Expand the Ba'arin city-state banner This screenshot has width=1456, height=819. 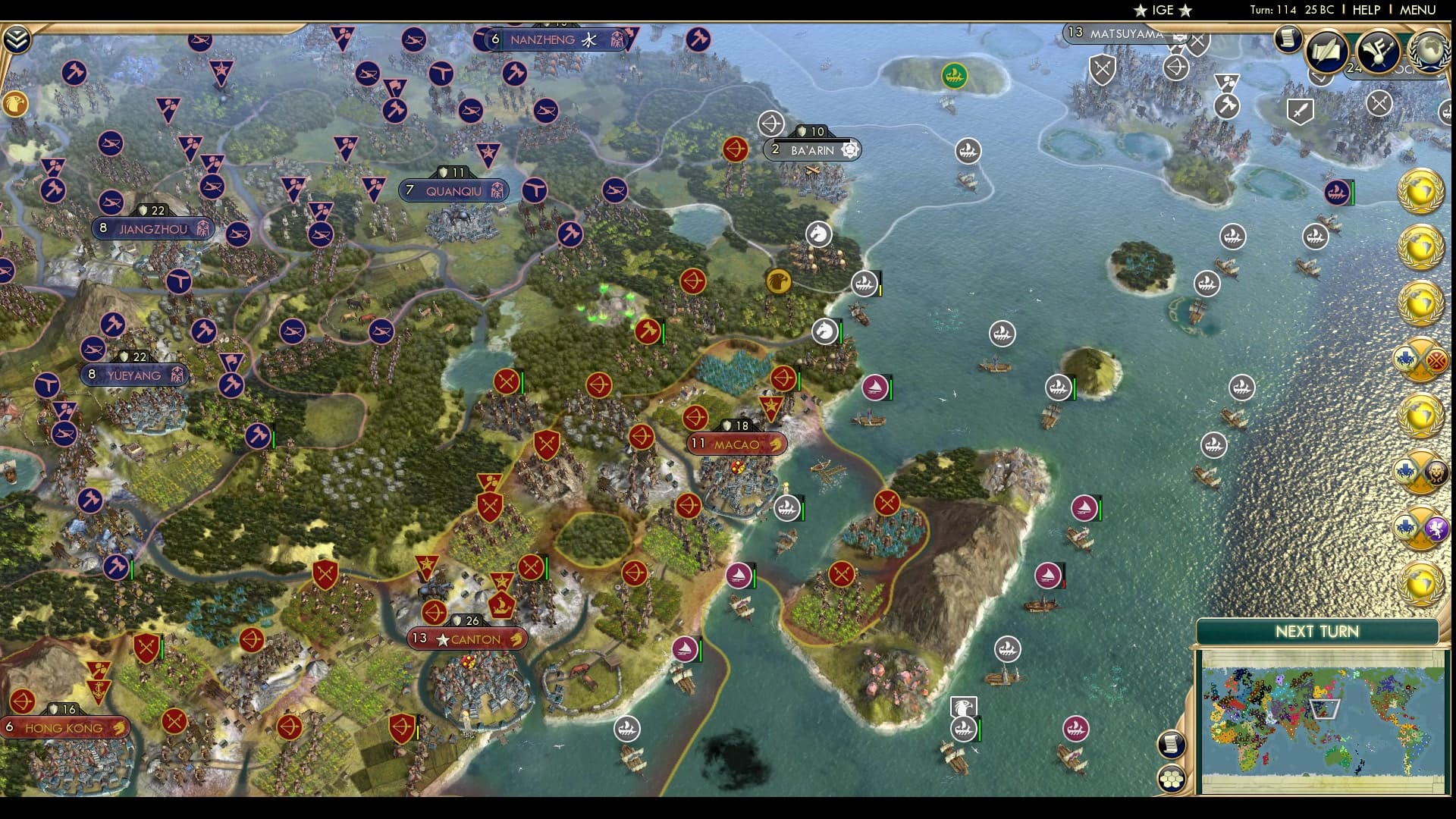(811, 150)
